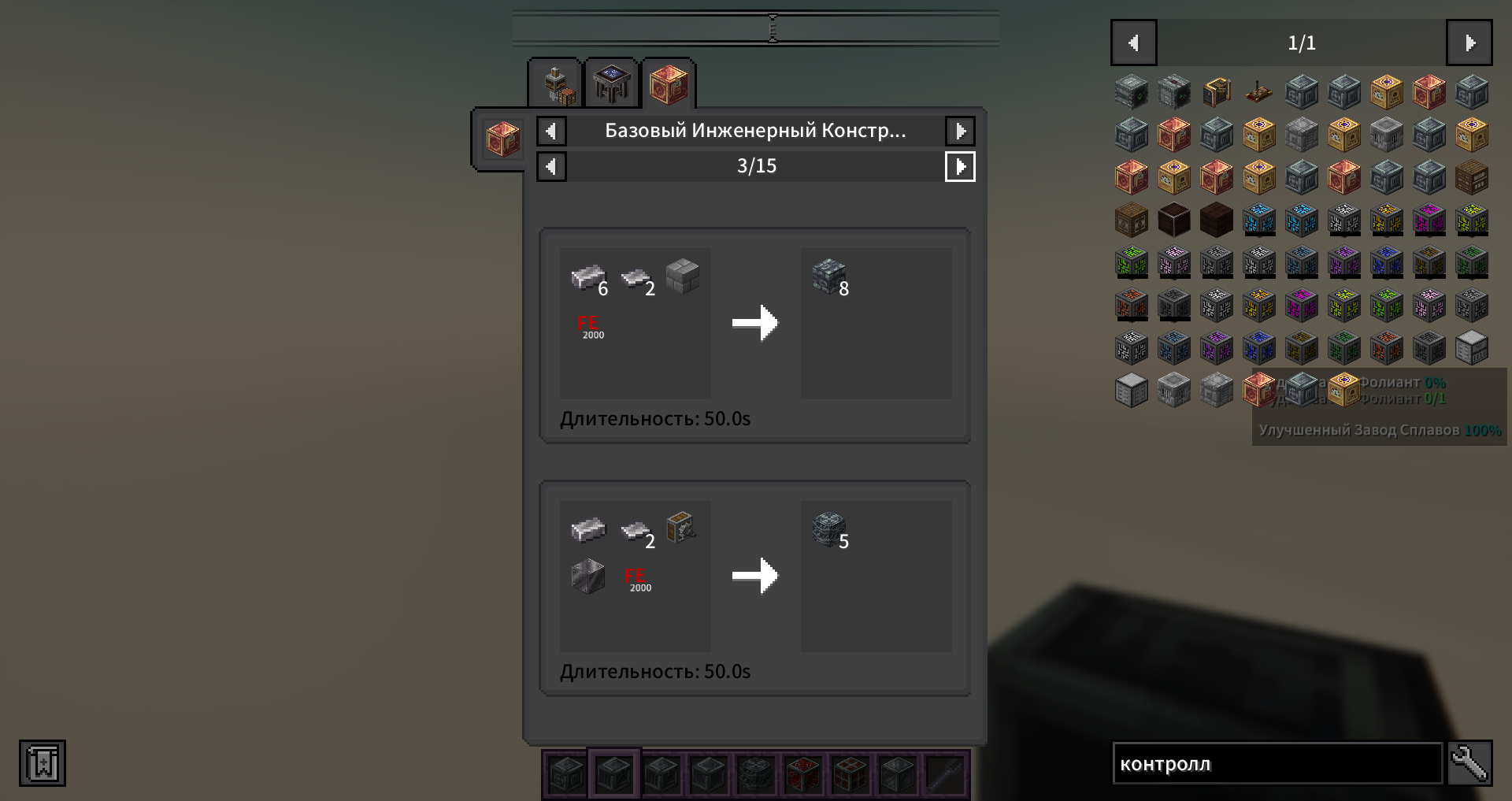Go back to the previous recipe category
Viewport: 1512px width, 801px height.
[551, 131]
